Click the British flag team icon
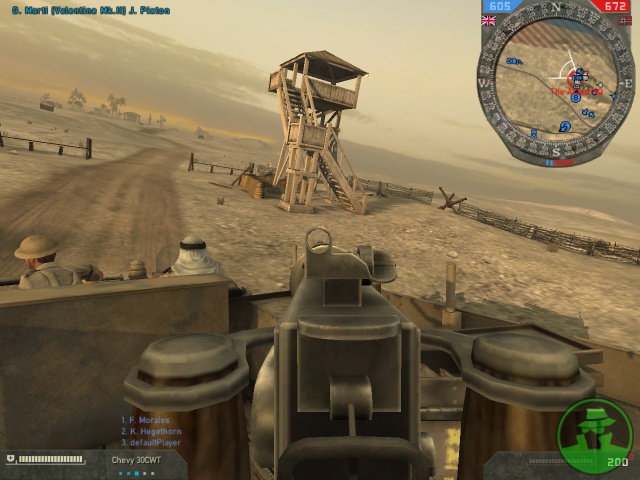 (489, 20)
